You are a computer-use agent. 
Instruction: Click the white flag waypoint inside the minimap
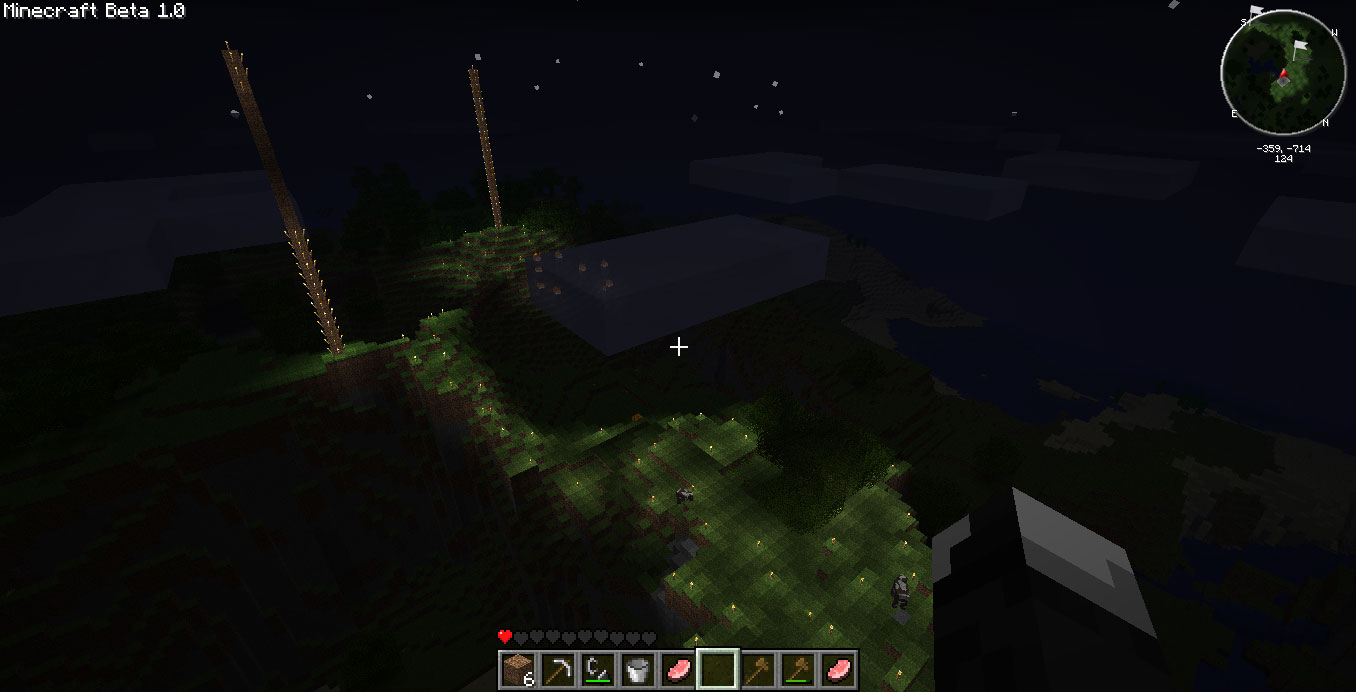[x=1300, y=47]
